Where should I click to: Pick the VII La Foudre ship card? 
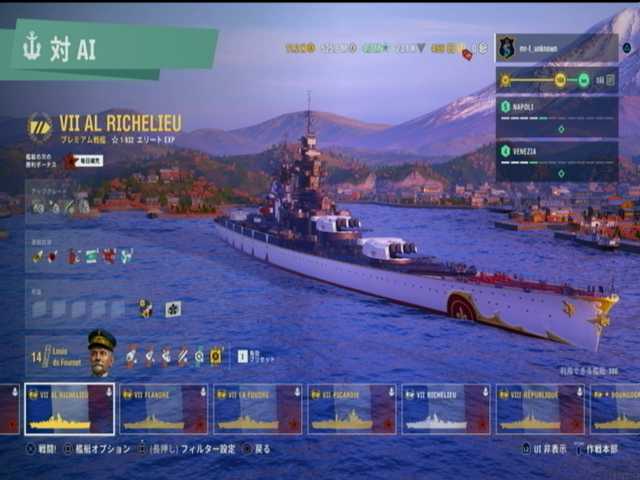(257, 409)
